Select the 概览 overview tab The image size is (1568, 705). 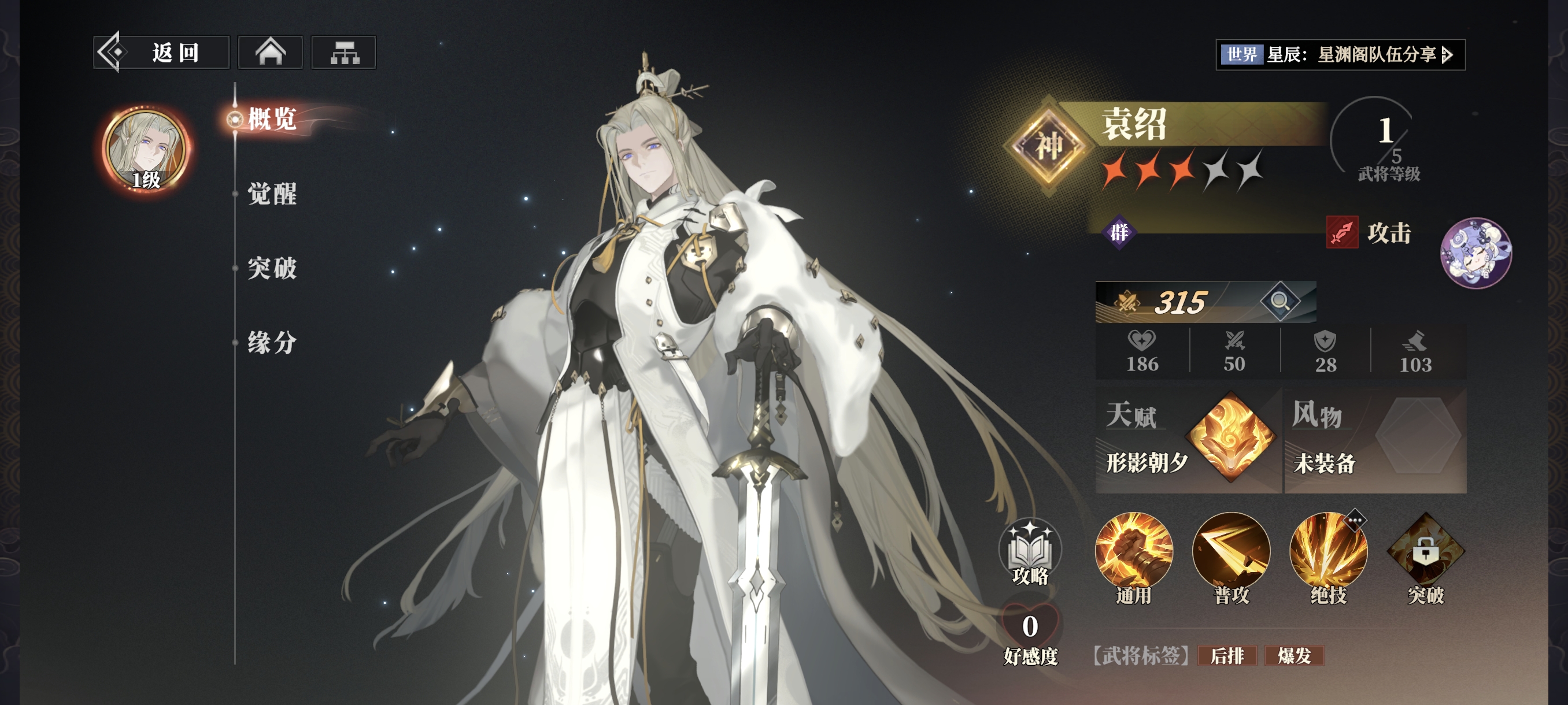(272, 118)
